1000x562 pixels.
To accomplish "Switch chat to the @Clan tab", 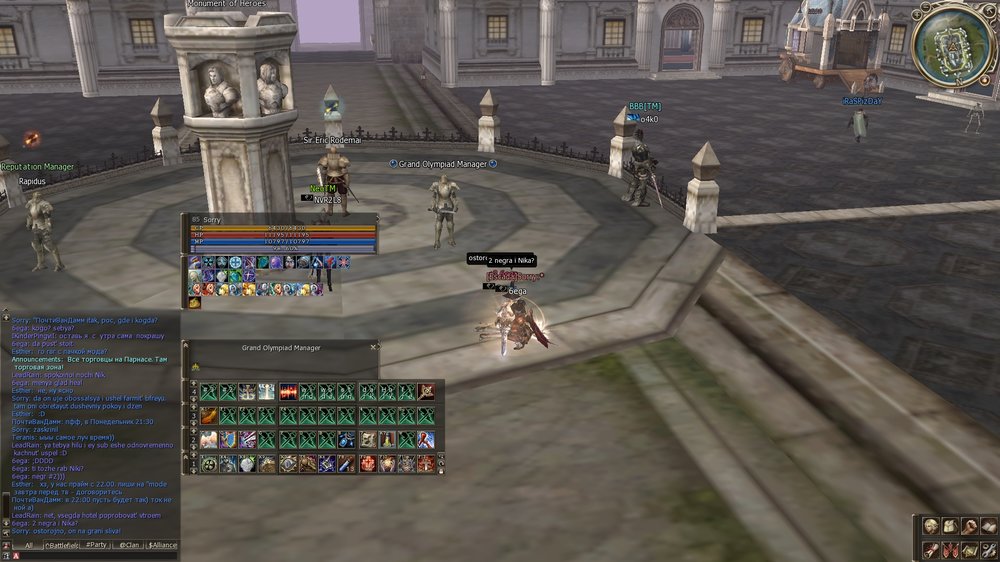I will [x=129, y=545].
